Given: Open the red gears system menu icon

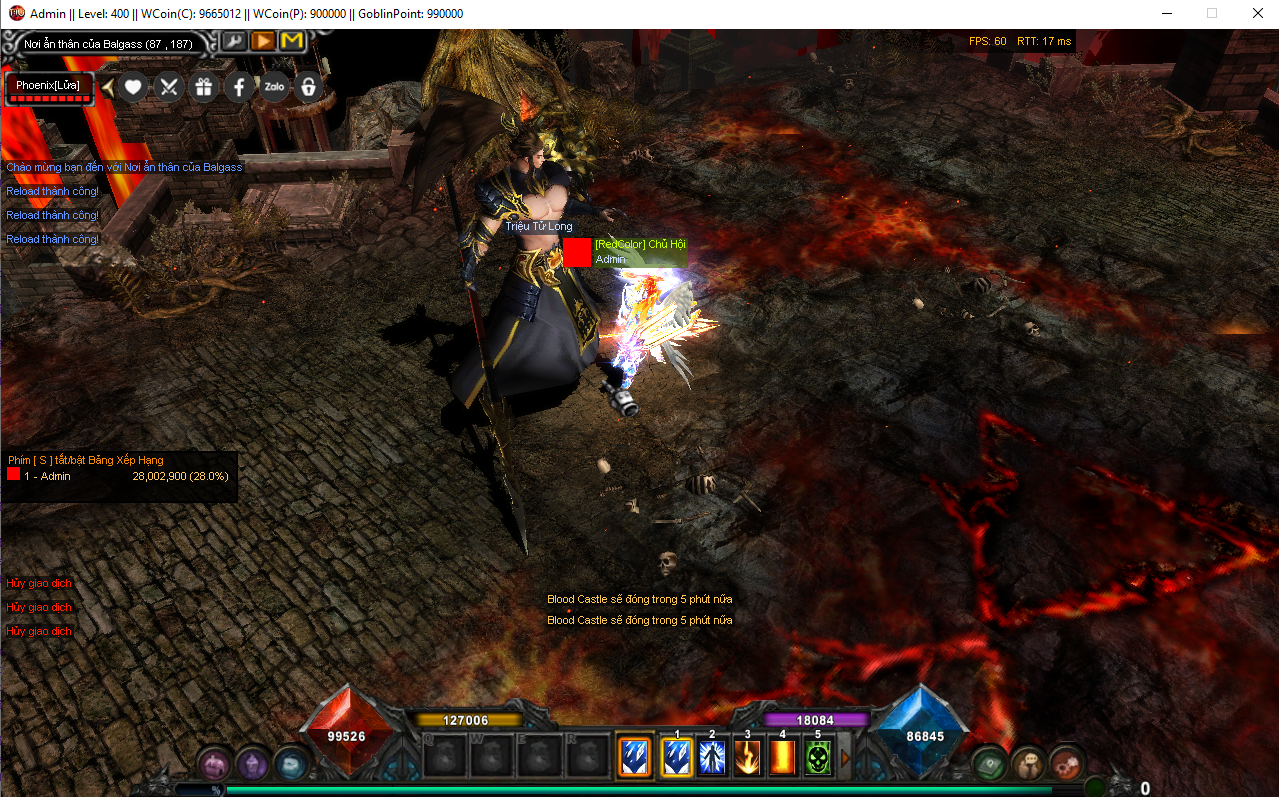Looking at the screenshot, I should pos(1067,764).
